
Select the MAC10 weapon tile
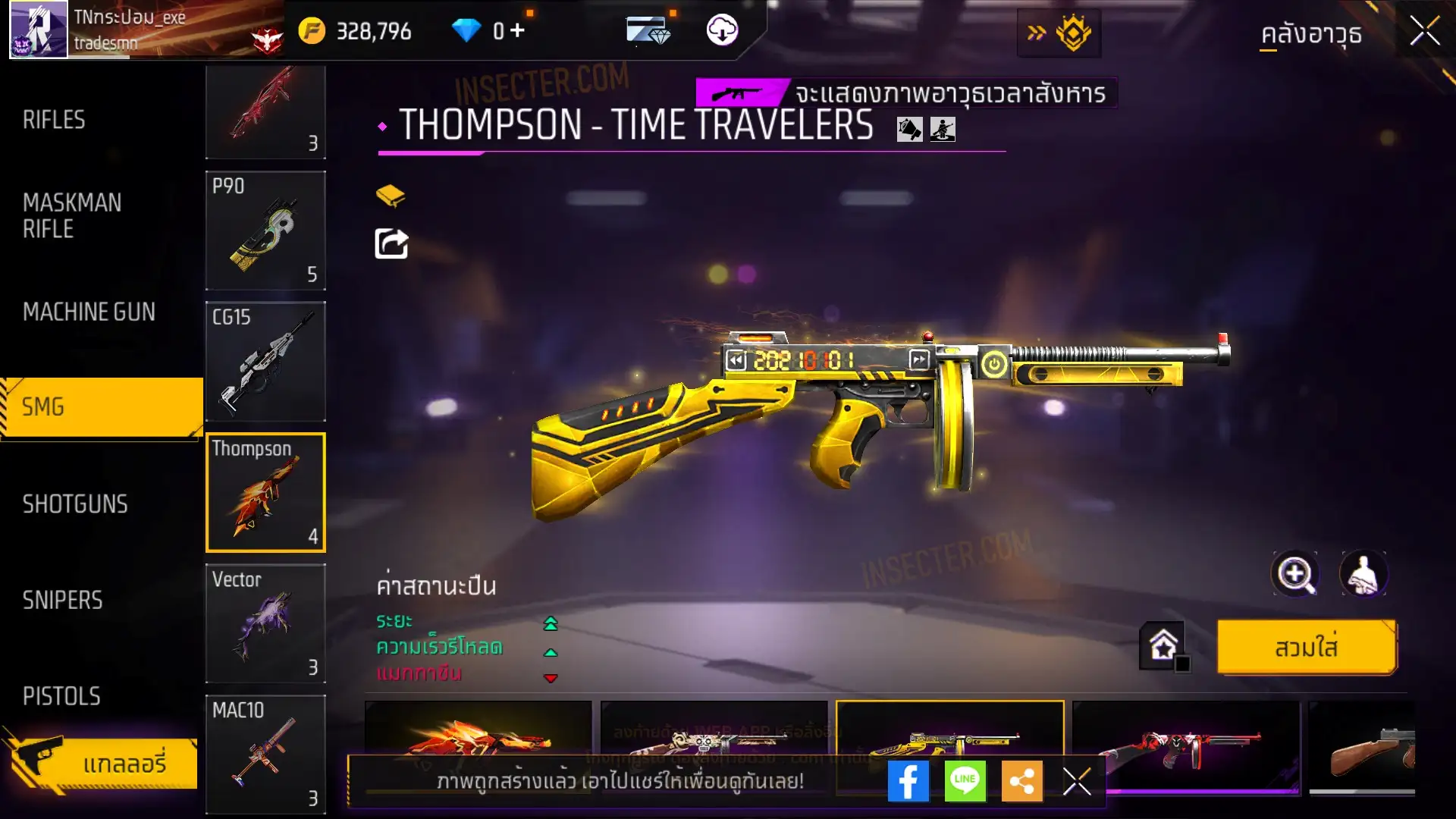pyautogui.click(x=265, y=754)
